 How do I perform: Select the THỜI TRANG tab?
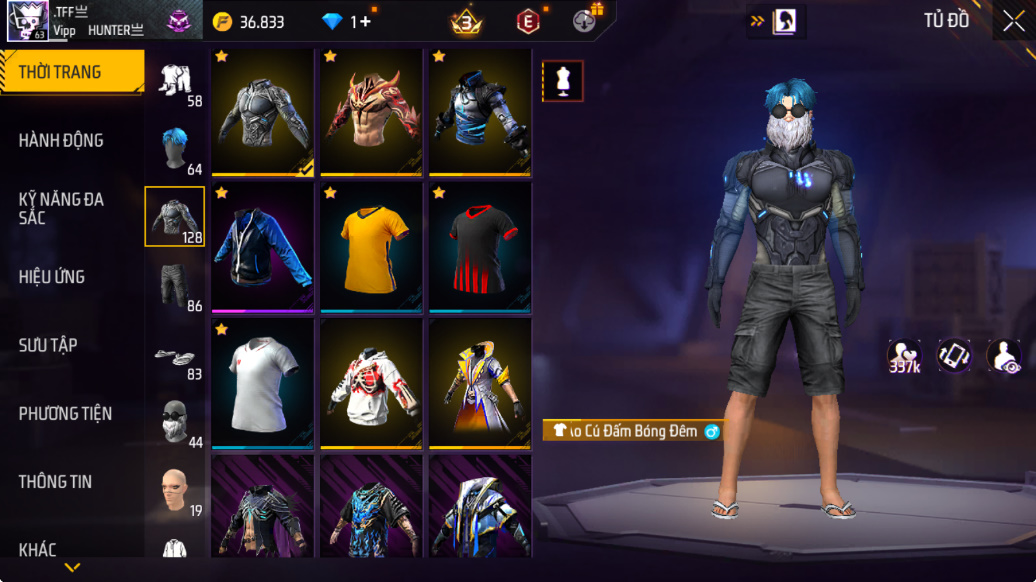pyautogui.click(x=60, y=72)
